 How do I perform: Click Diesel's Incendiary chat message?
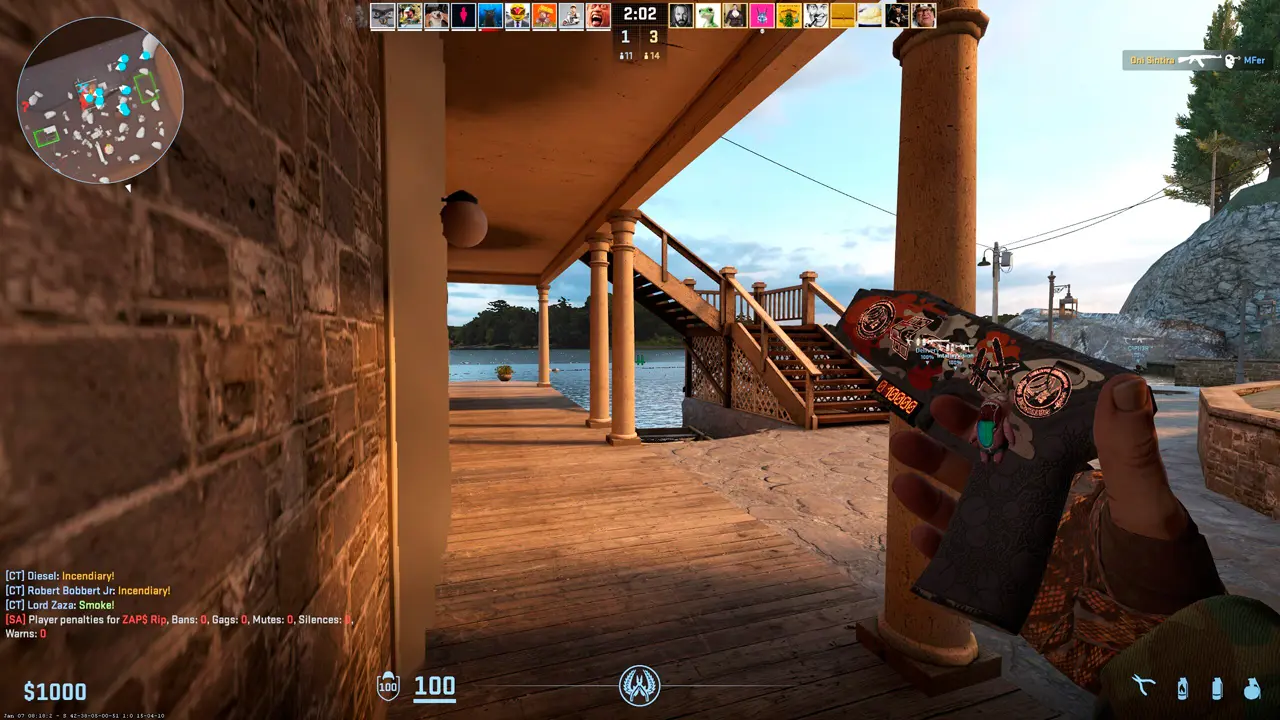click(x=60, y=576)
